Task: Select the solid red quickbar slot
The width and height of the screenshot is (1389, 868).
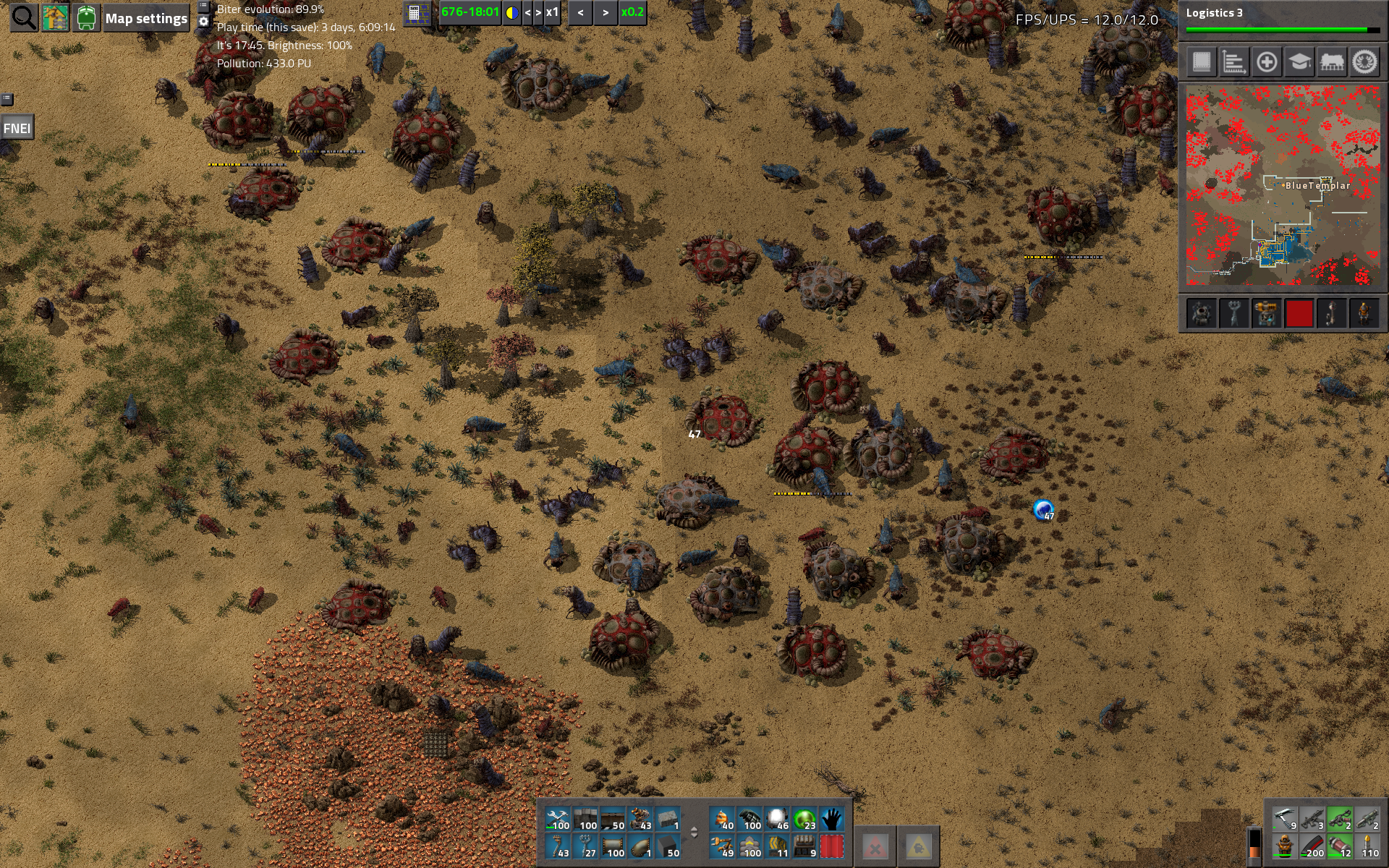Action: click(x=832, y=846)
